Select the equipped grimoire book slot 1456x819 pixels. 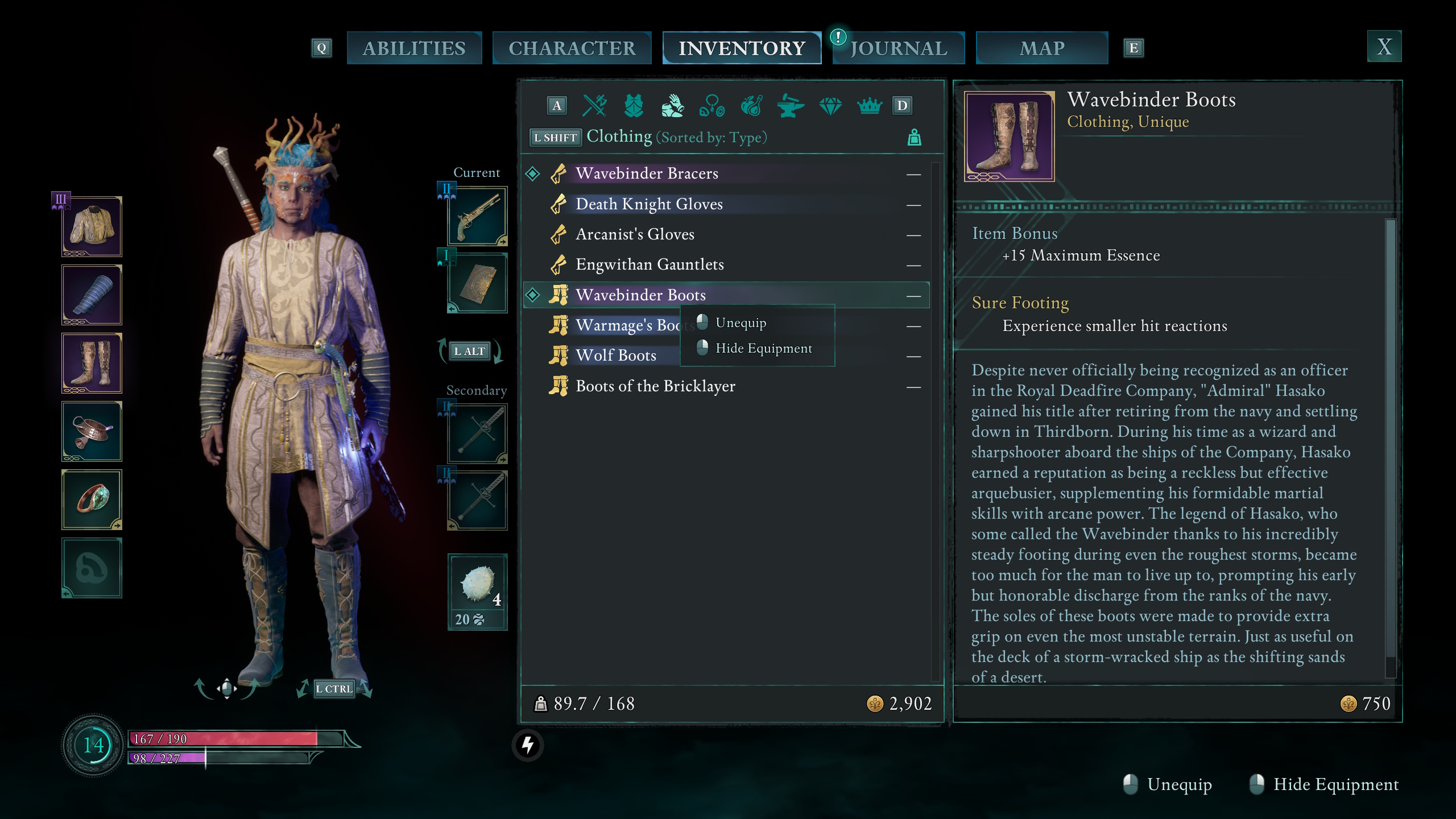(477, 283)
